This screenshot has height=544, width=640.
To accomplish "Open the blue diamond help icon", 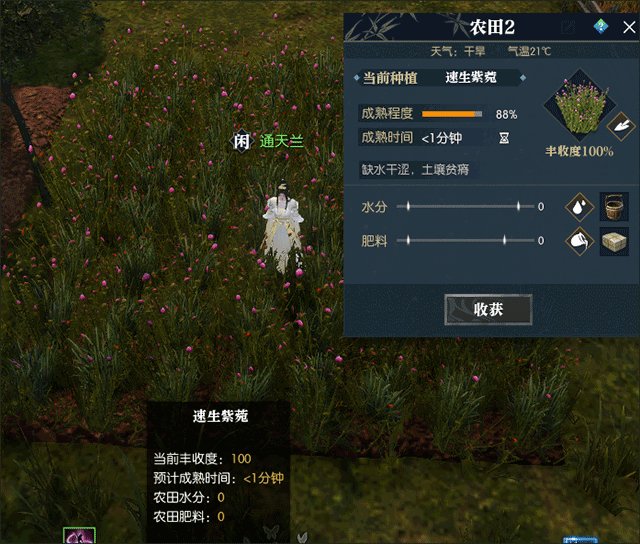I will coord(600,27).
